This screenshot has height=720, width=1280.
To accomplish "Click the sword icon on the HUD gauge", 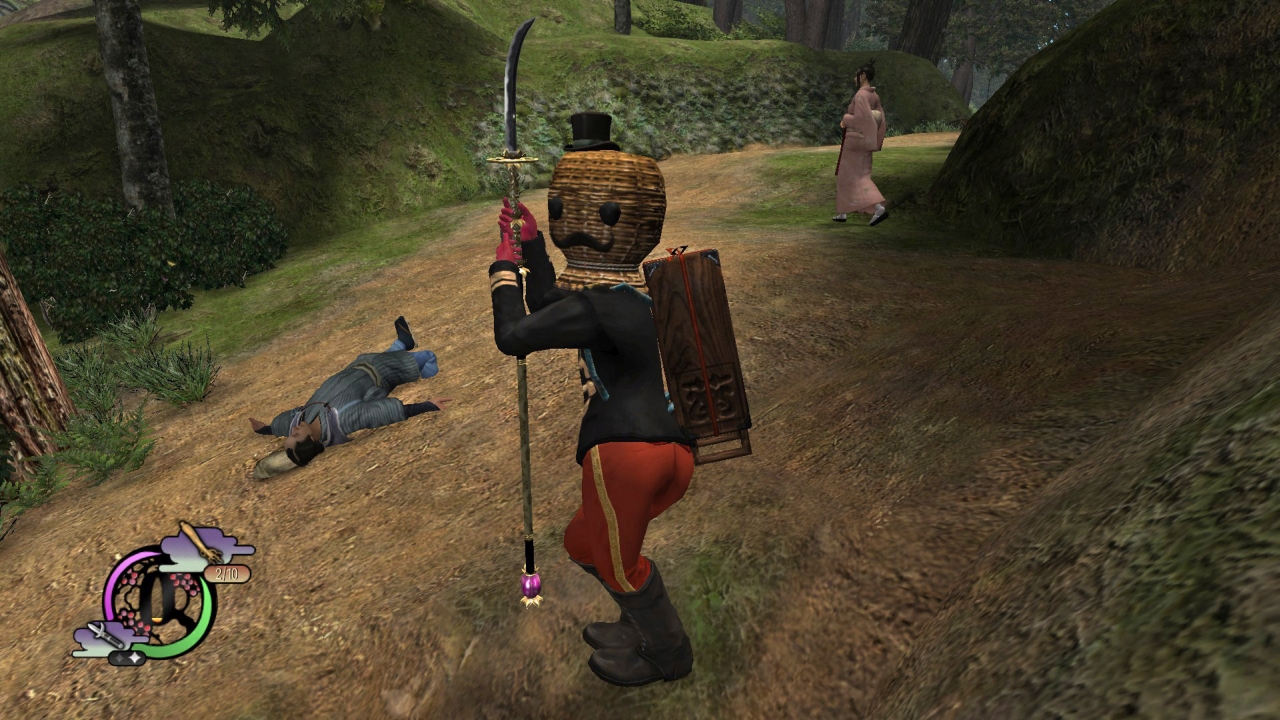I will point(107,635).
